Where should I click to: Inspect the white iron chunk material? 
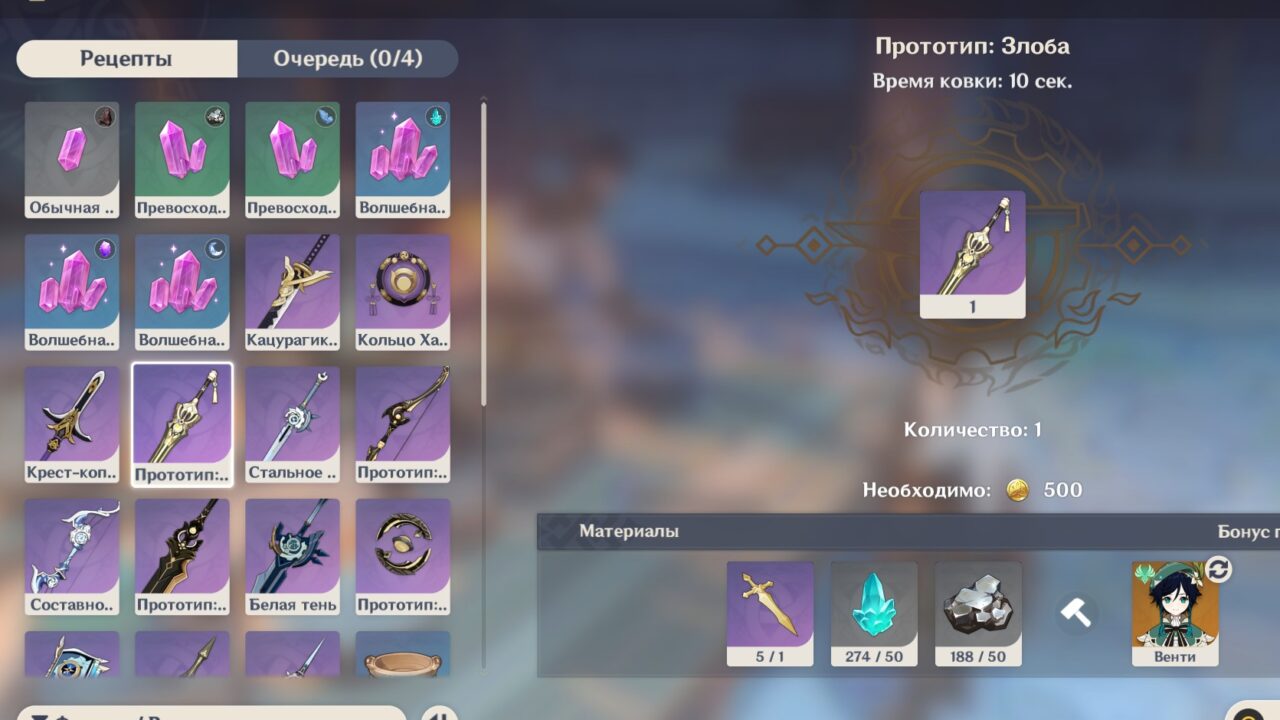pyautogui.click(x=978, y=613)
